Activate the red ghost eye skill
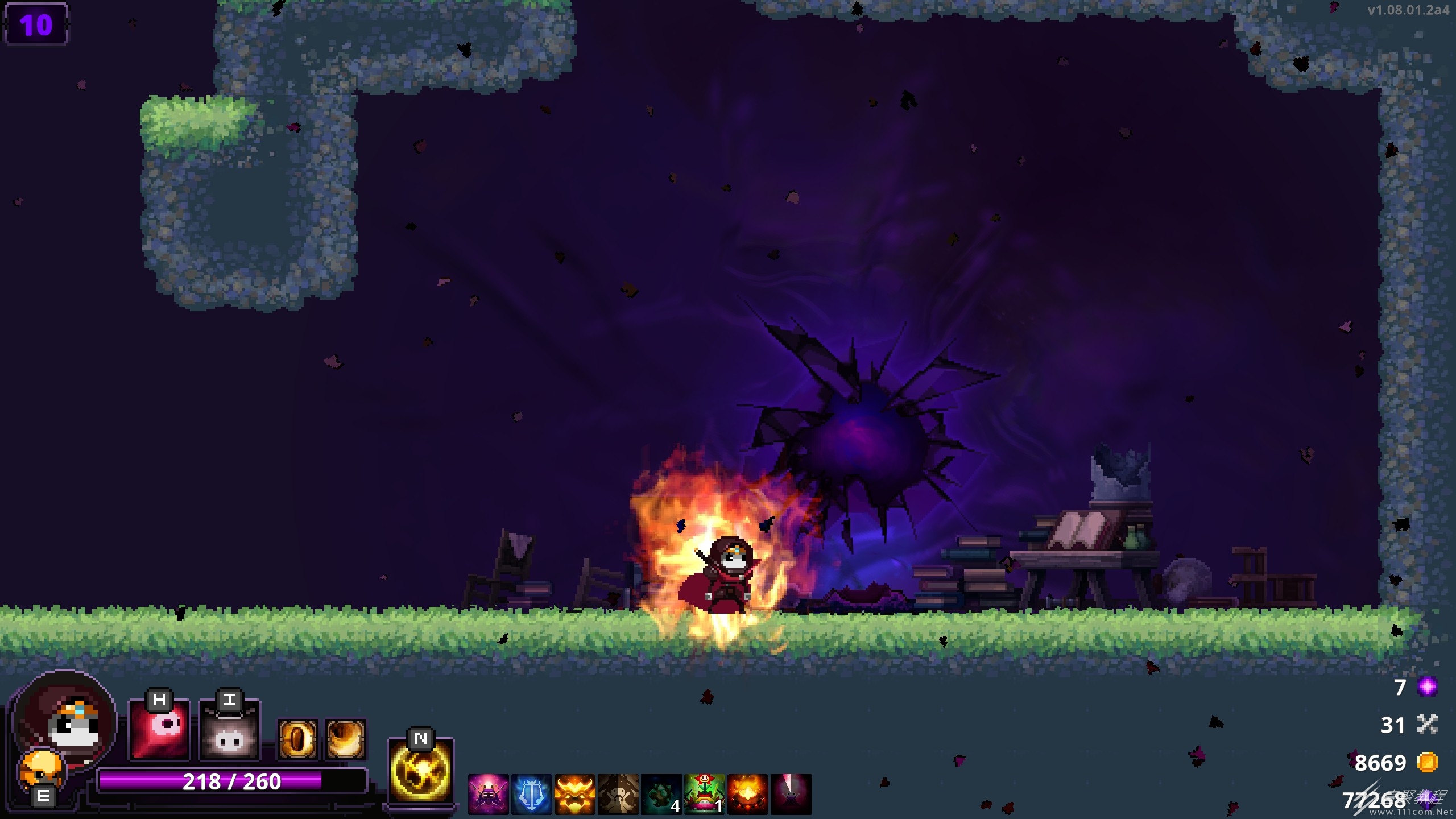 pos(159,730)
